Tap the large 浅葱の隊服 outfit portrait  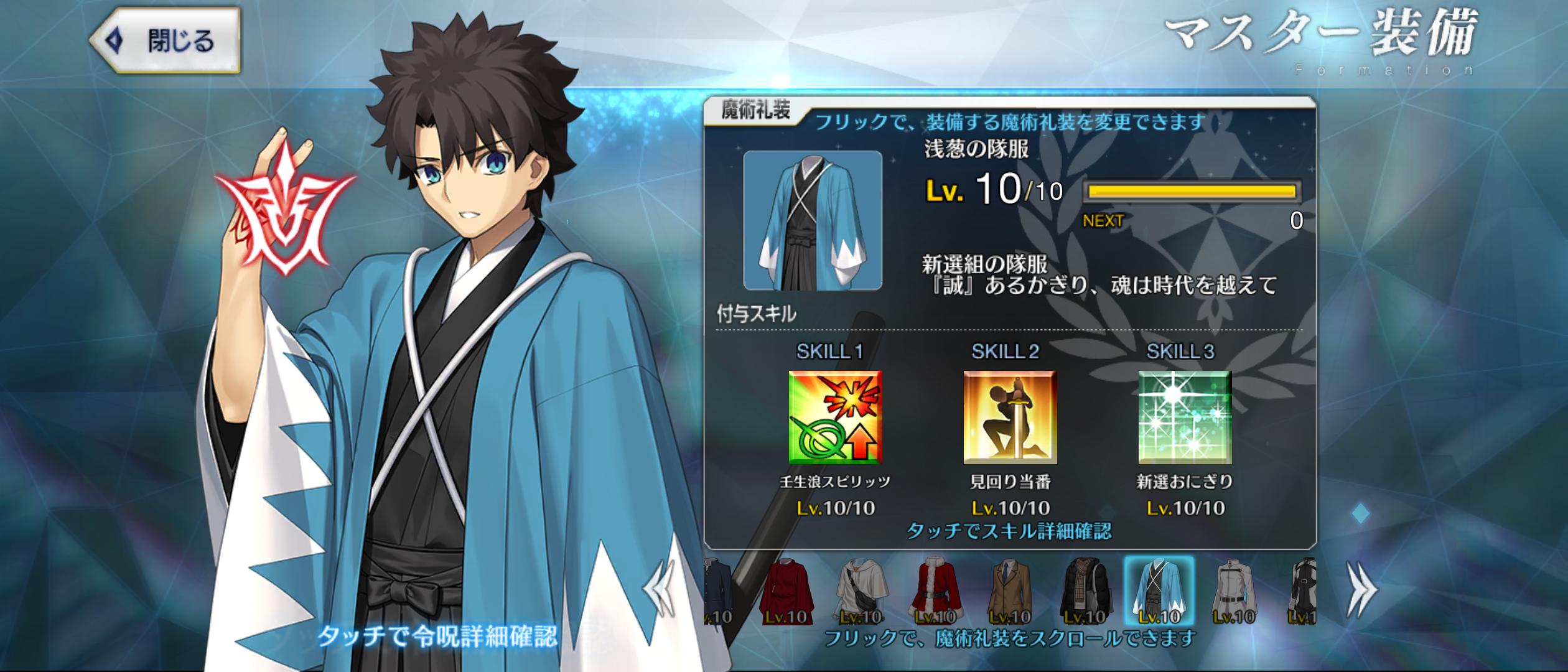[x=813, y=220]
